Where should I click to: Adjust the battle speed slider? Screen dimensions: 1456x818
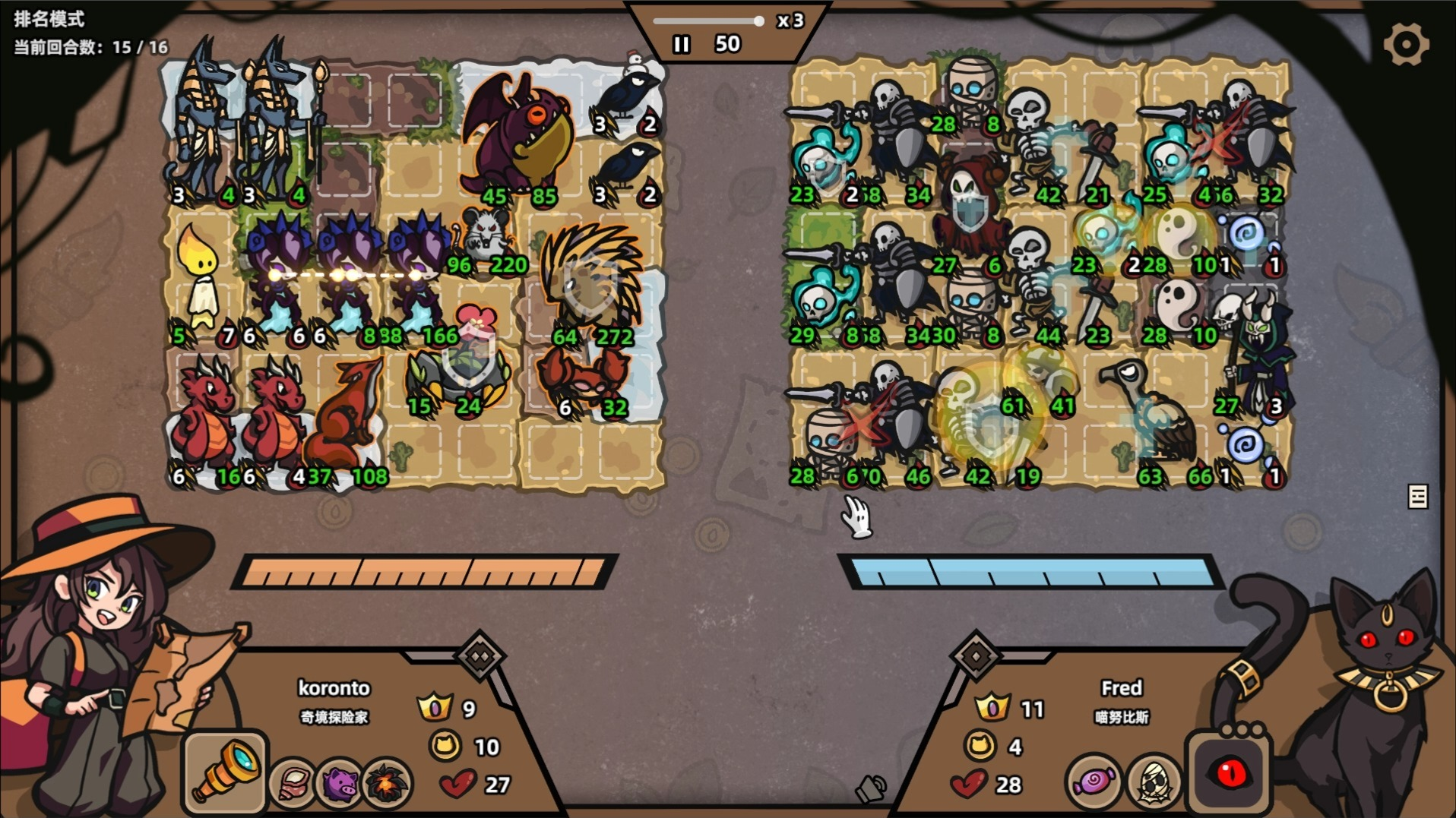click(758, 21)
